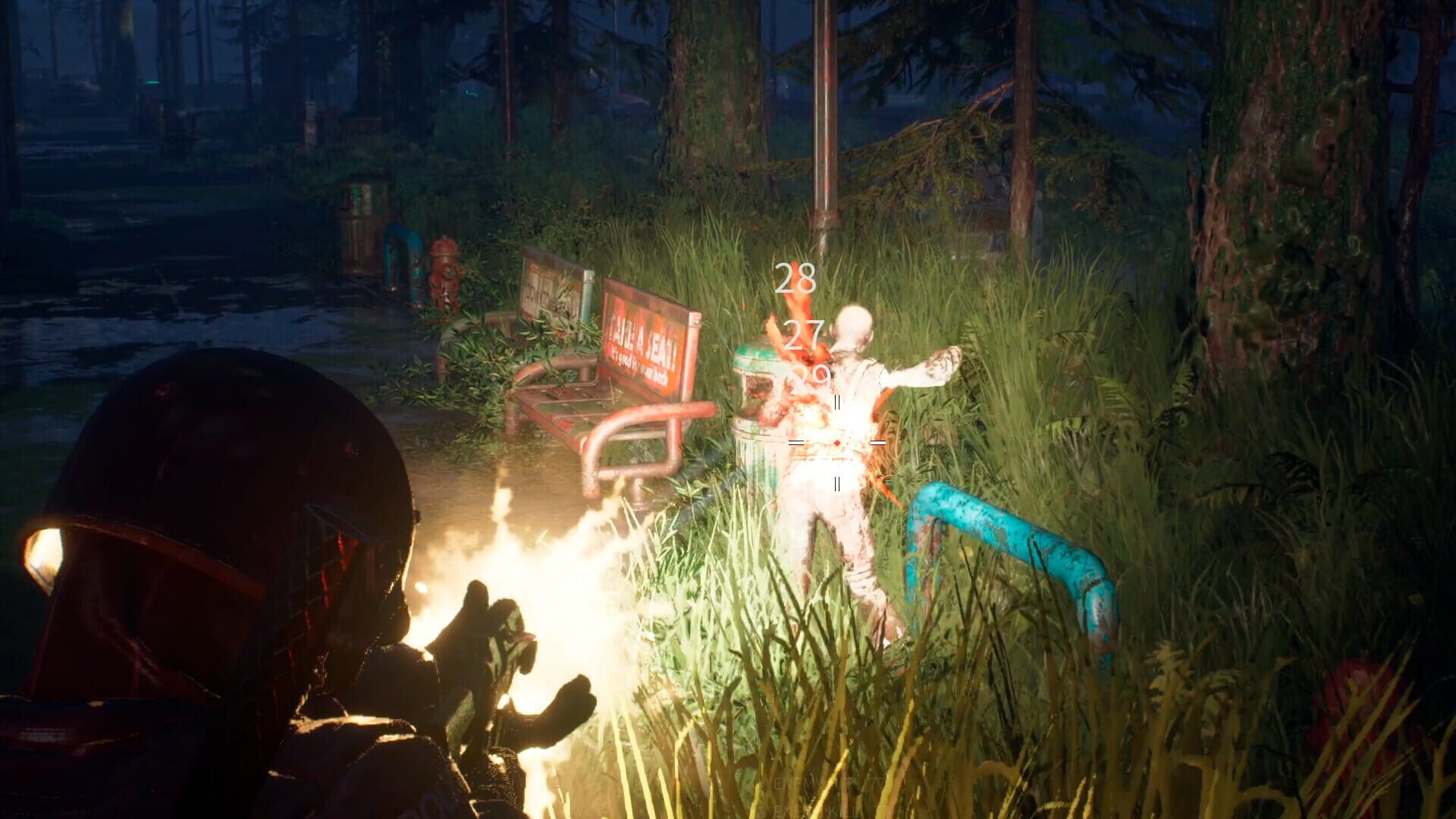Screen dimensions: 1456x819
Task: Click the crosshair hit marker on the zombie
Action: [836, 442]
